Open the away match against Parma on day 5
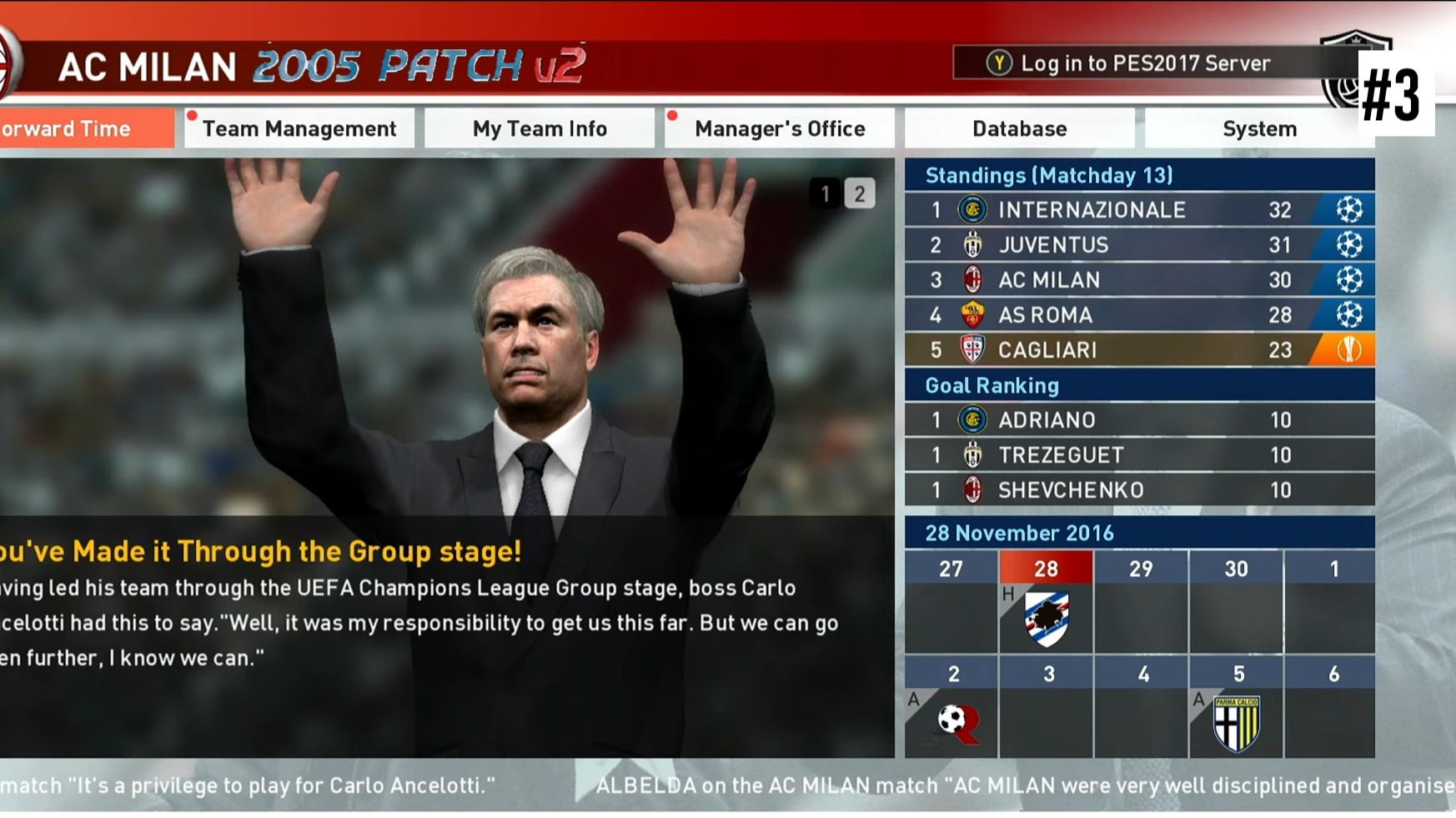The height and width of the screenshot is (818, 1456). pyautogui.click(x=1237, y=722)
